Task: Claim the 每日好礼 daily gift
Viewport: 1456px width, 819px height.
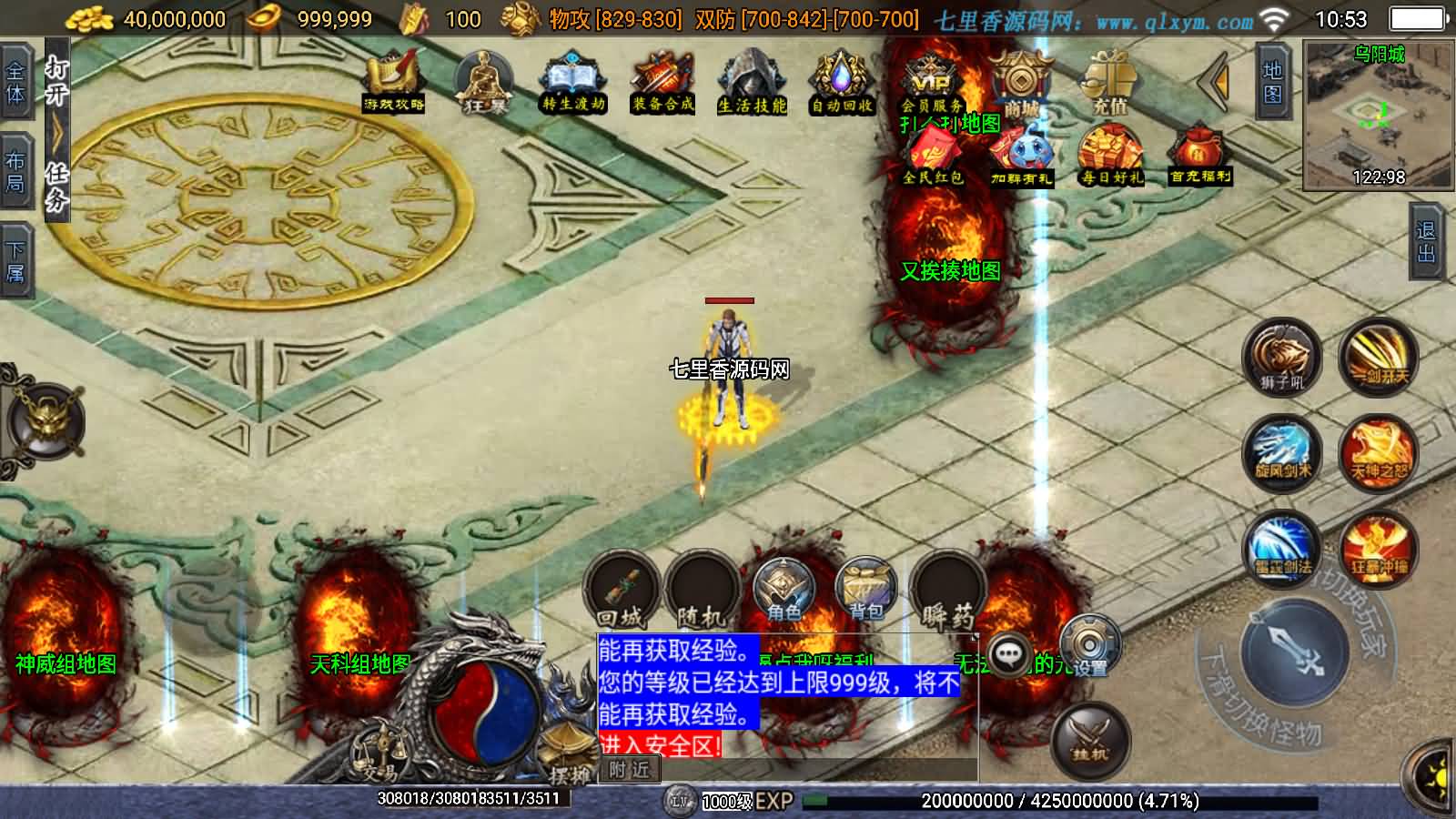Action: tap(1110, 157)
